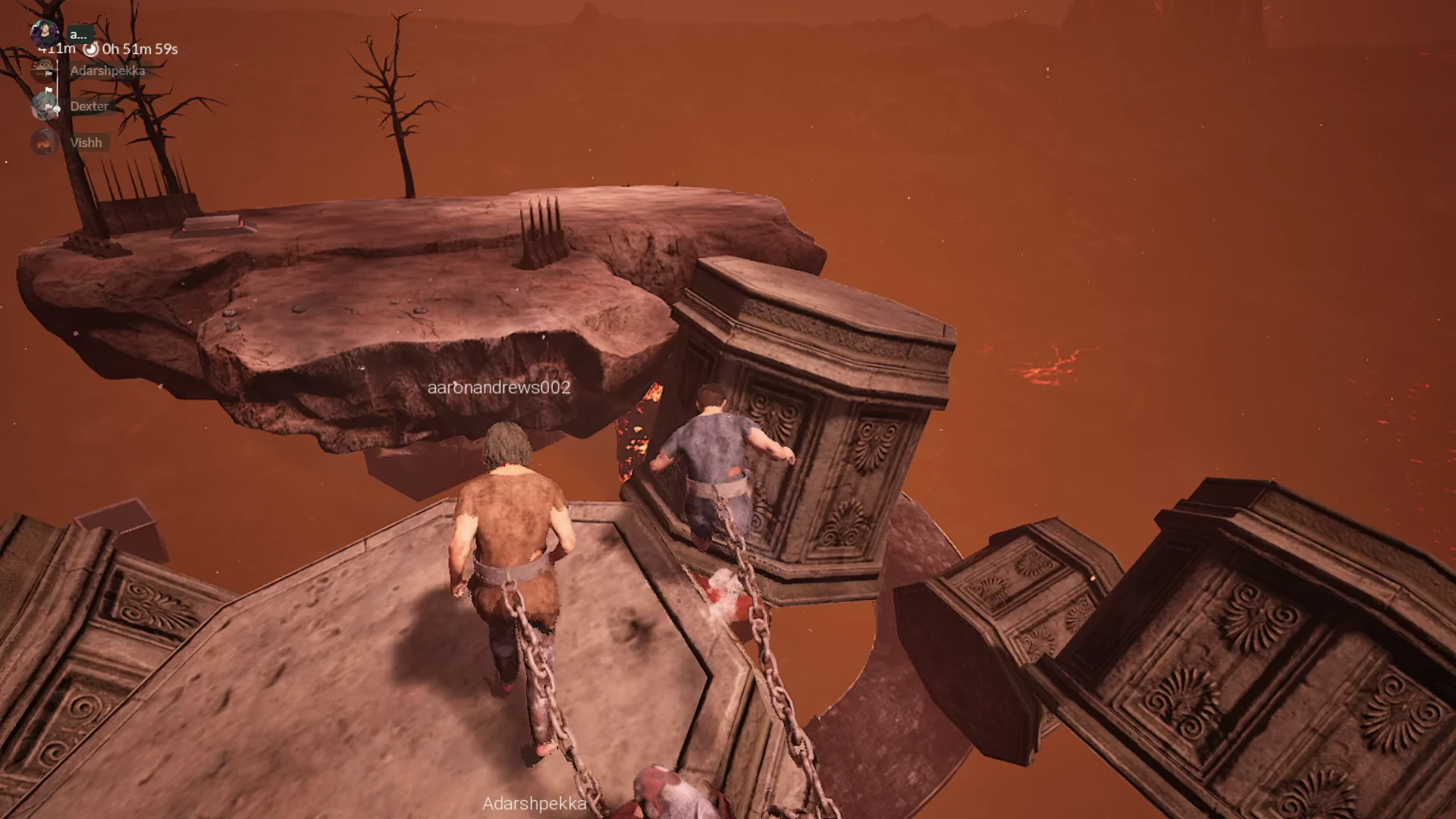Viewport: 1456px width, 819px height.
Task: Select Adarshpekka in the voice overlay list
Action: (107, 71)
